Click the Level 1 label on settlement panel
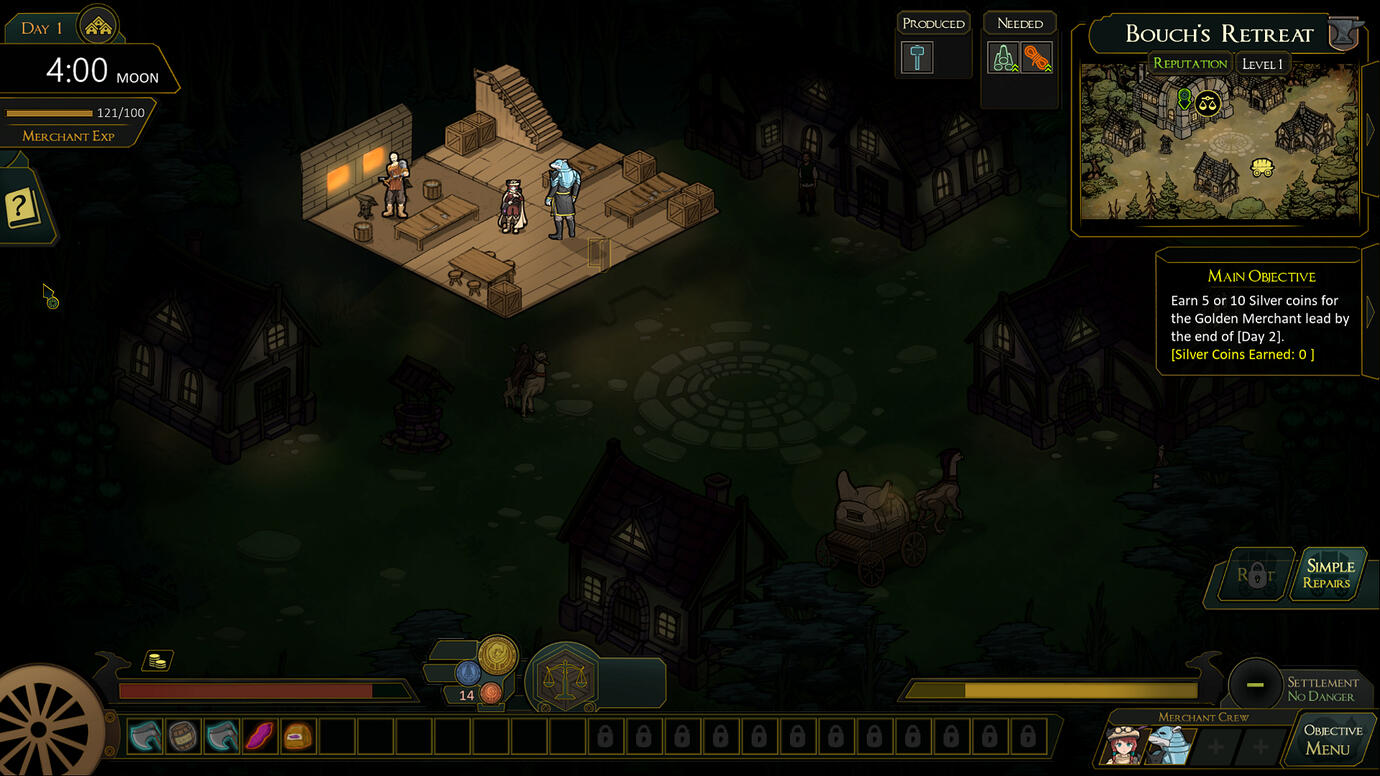 (1262, 64)
